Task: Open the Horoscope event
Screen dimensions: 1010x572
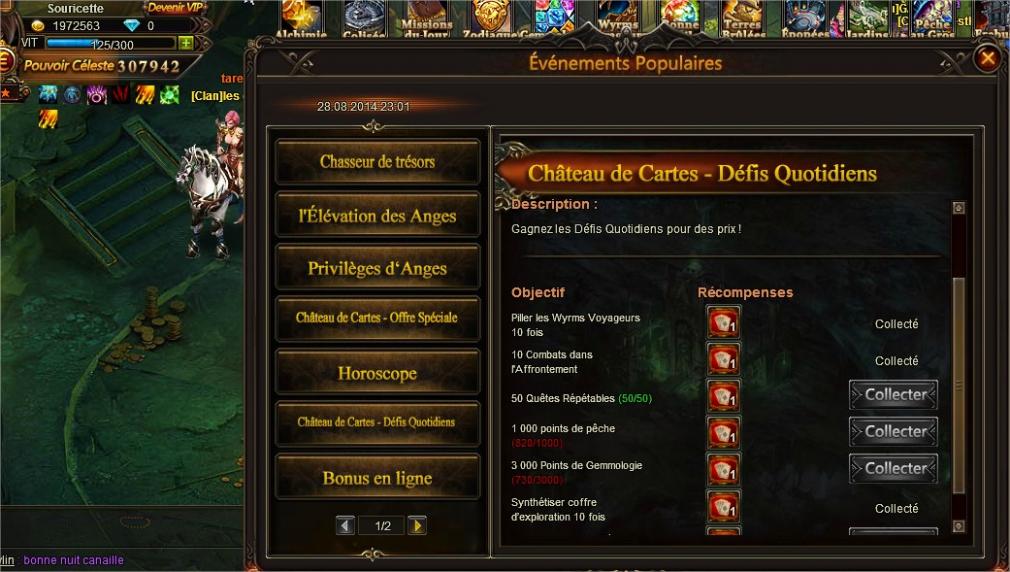Action: coord(377,373)
